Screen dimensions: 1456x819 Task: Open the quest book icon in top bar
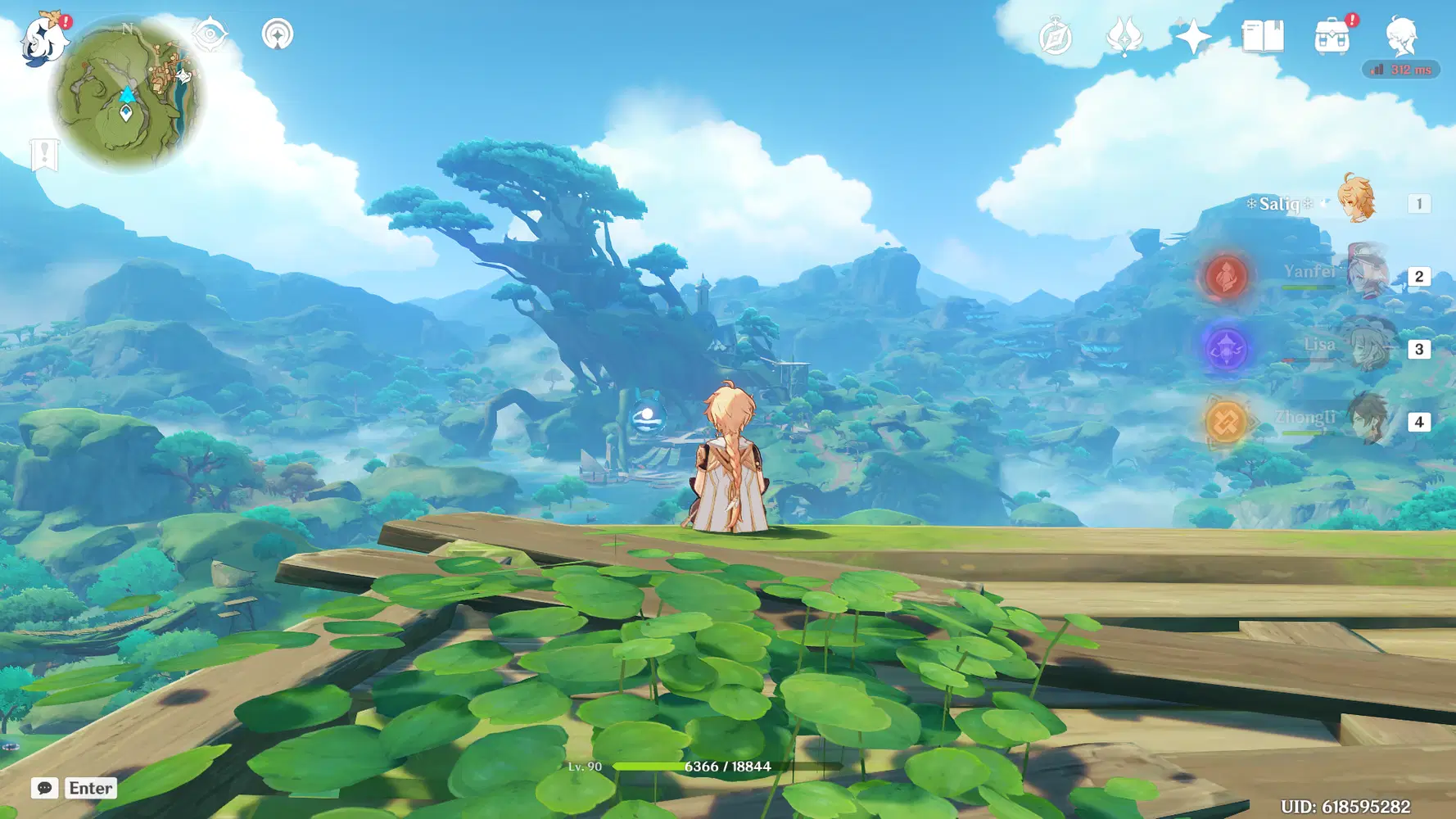pyautogui.click(x=1262, y=35)
